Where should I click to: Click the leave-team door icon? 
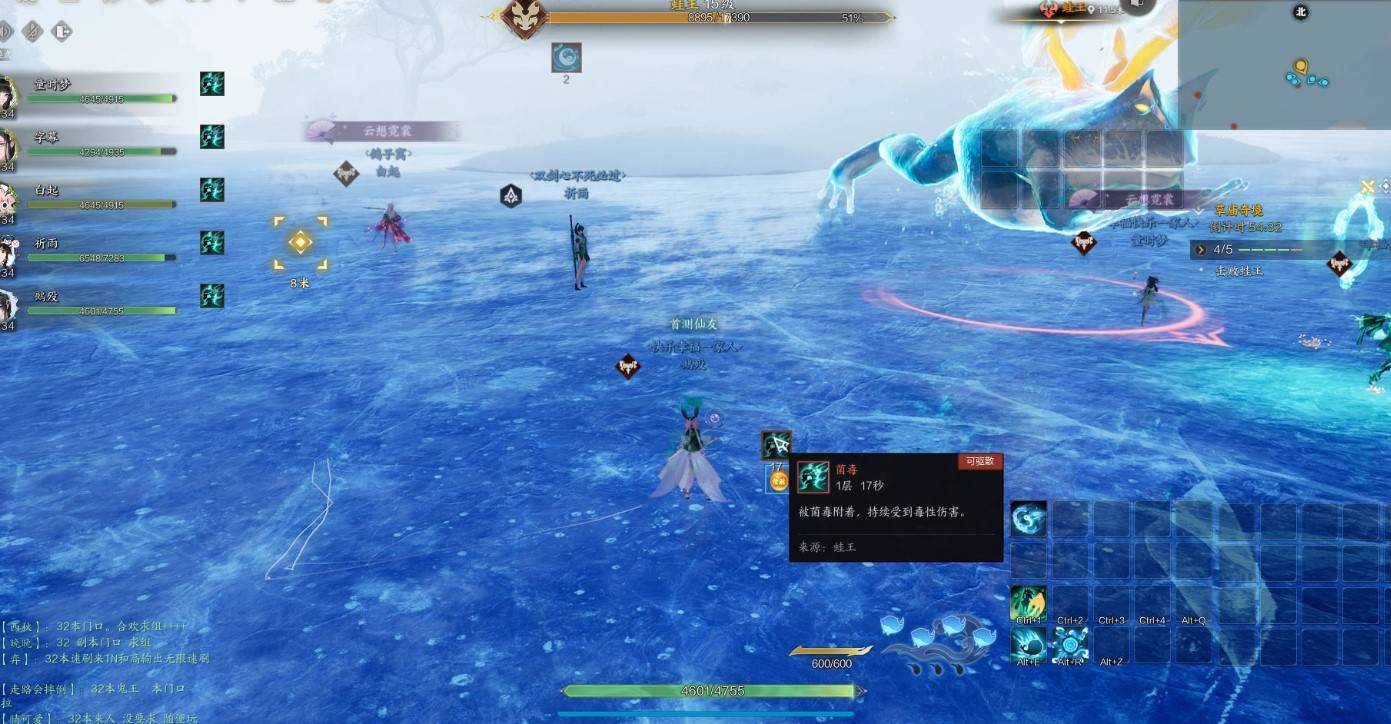(62, 31)
